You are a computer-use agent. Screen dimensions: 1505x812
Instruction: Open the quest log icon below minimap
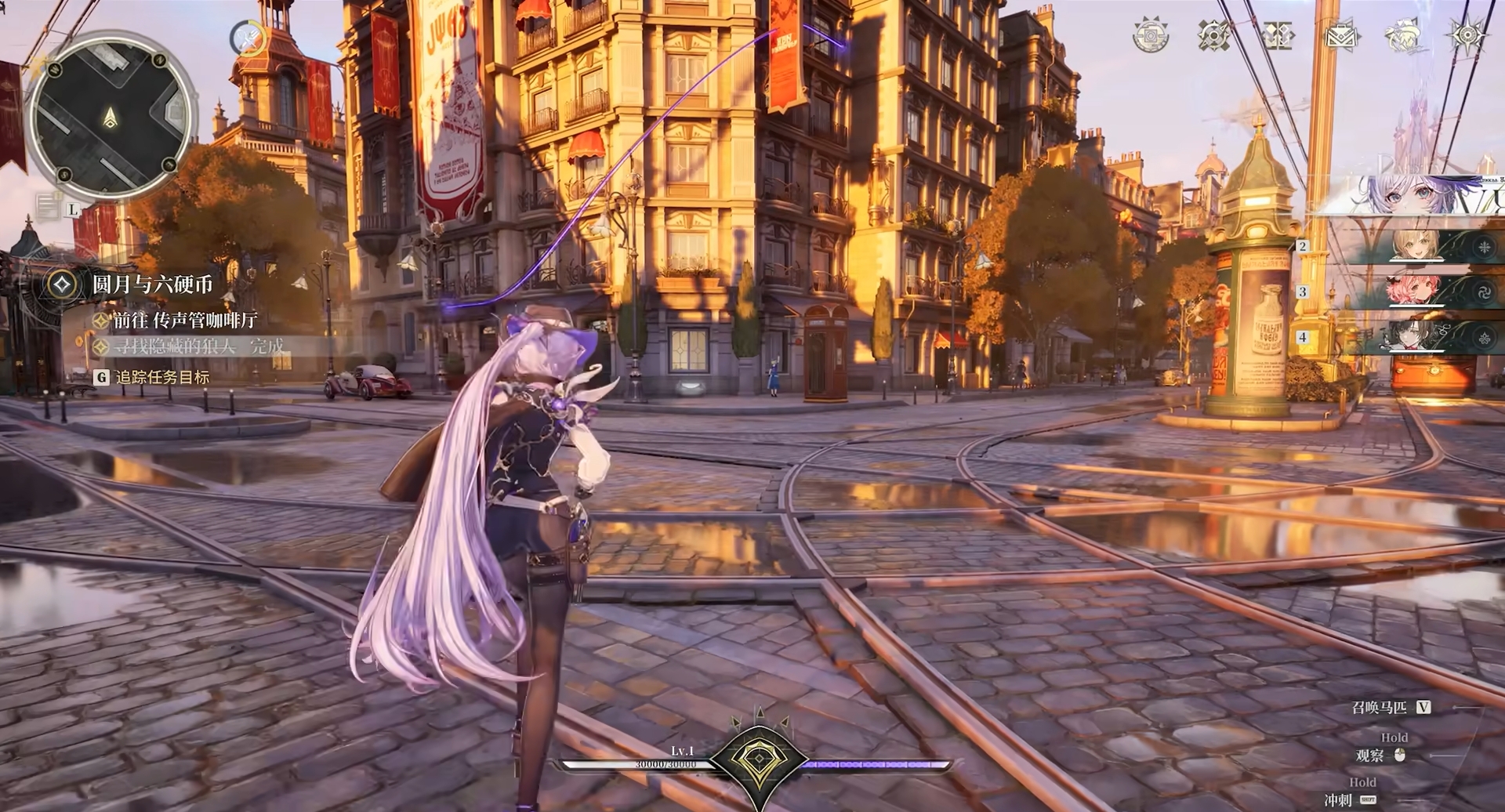[49, 206]
